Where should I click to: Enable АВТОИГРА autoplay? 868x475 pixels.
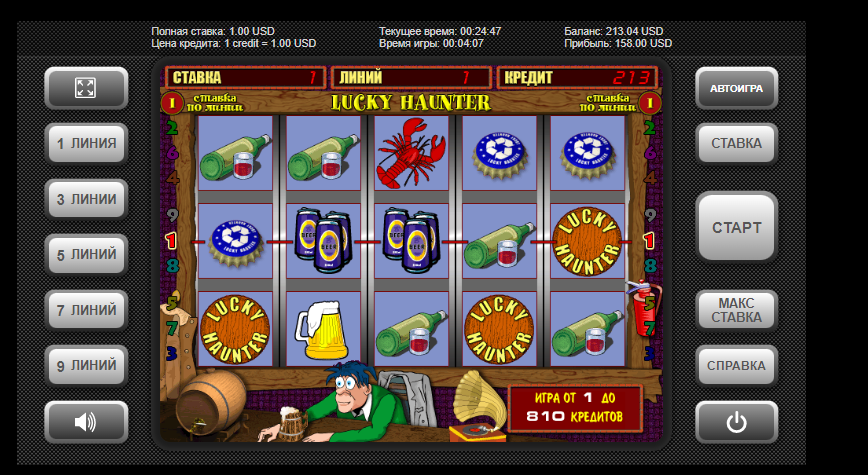click(736, 89)
